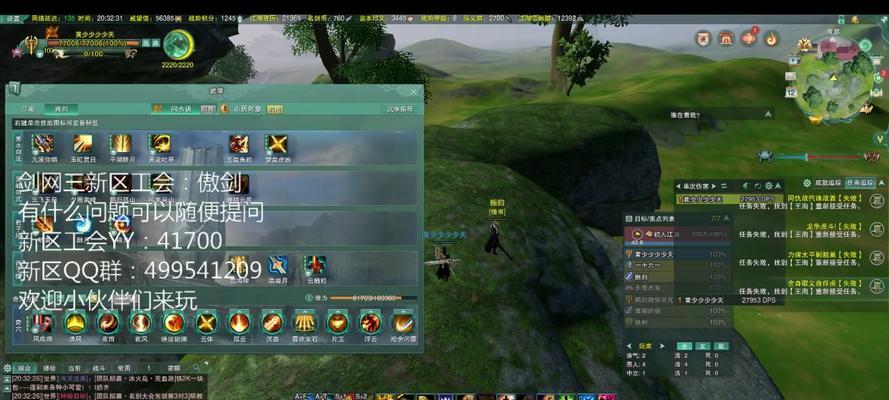The width and height of the screenshot is (889, 400).
Task: Switch to the 问水诀 tab
Action: (180, 108)
